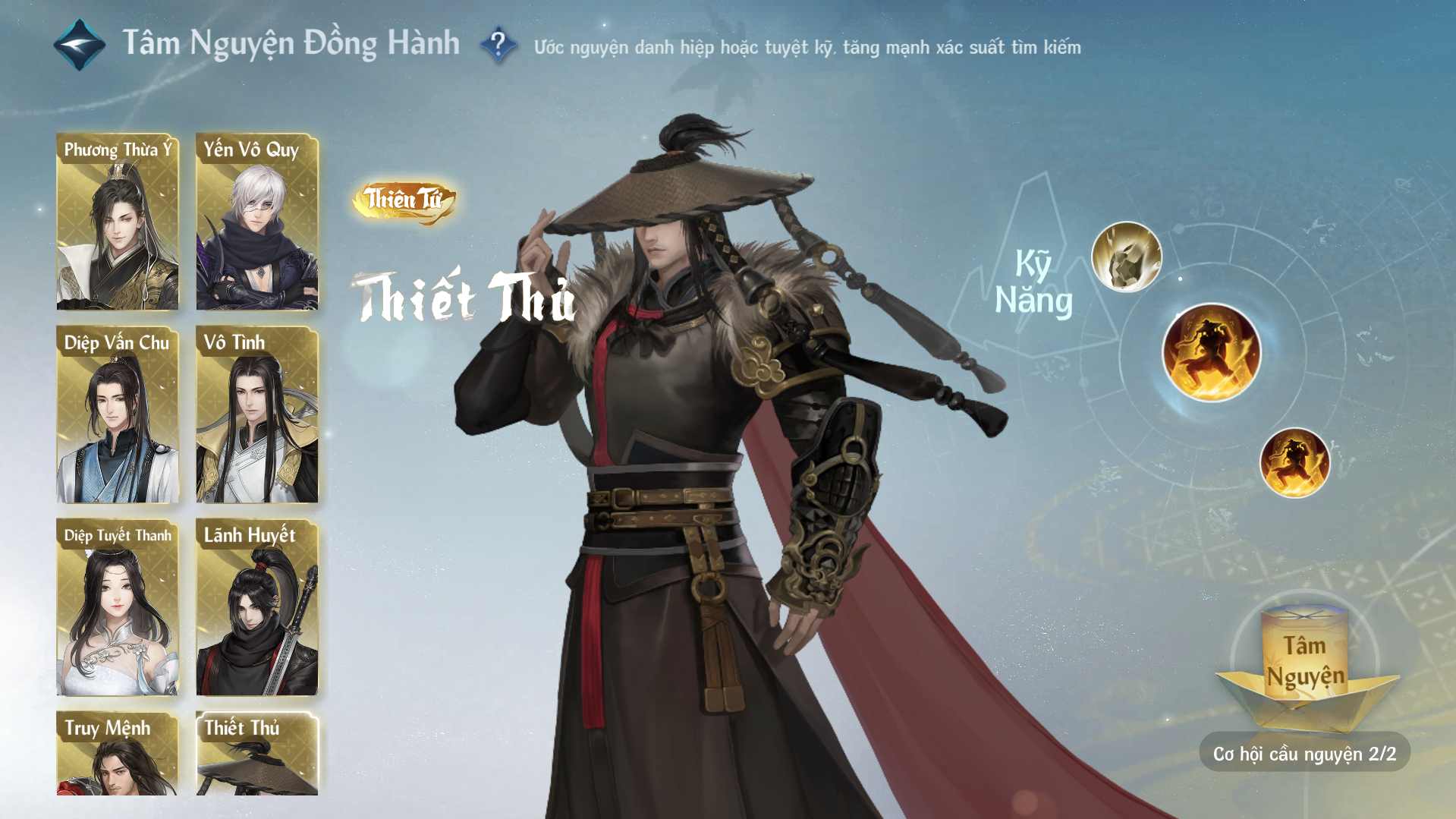Viewport: 1456px width, 819px height.
Task: Inspect the large flaming warrior skill
Action: click(x=1211, y=352)
